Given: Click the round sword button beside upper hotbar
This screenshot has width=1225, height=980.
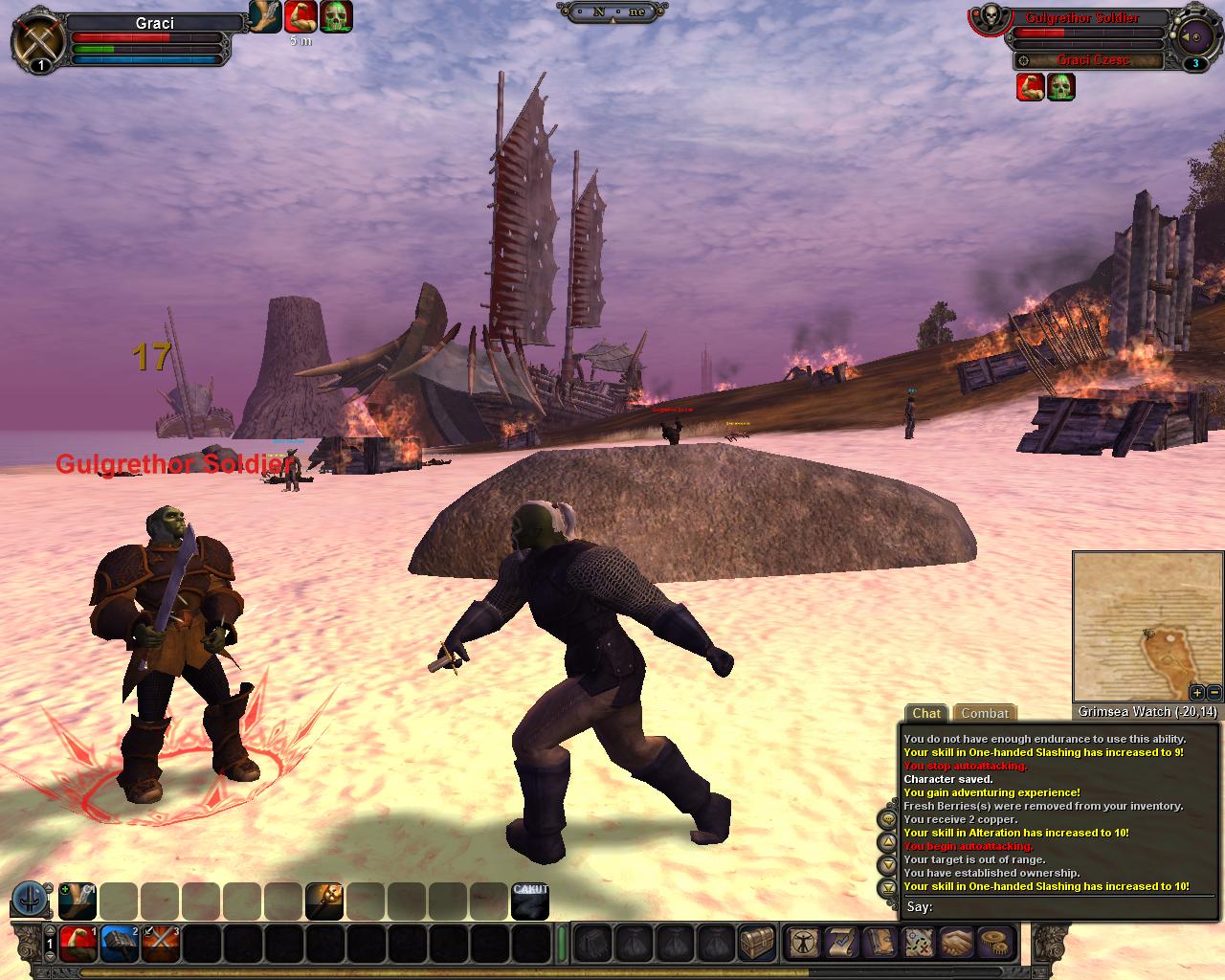Looking at the screenshot, I should 31,902.
